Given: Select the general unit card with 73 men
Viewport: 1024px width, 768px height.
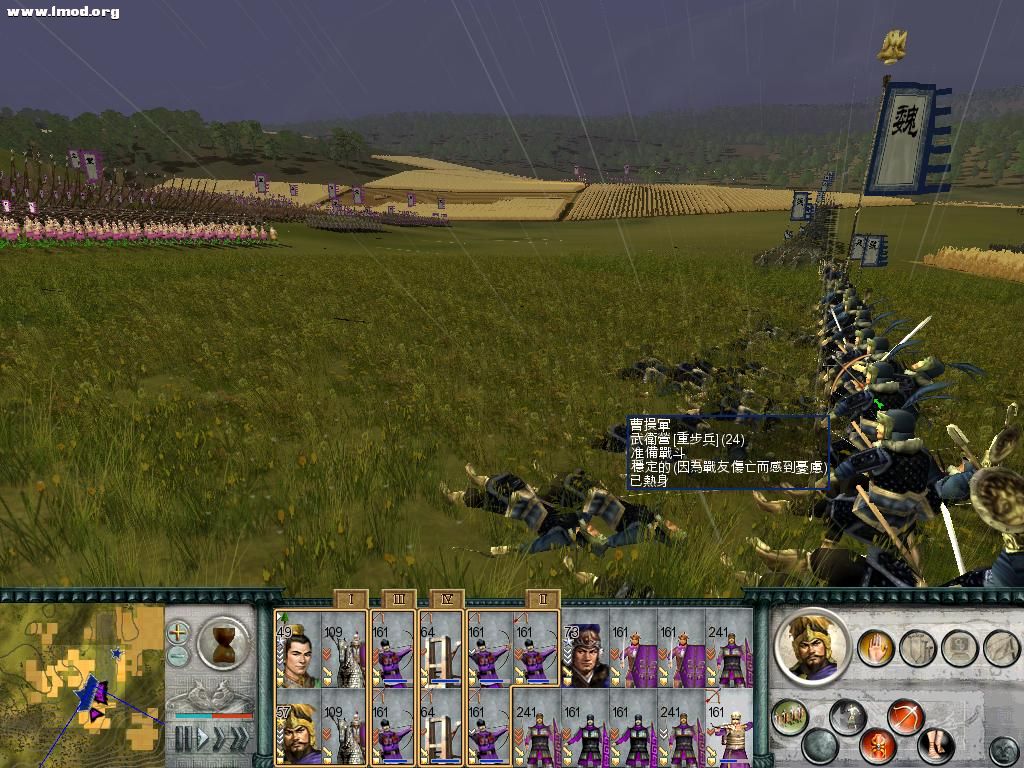Looking at the screenshot, I should click(x=585, y=648).
